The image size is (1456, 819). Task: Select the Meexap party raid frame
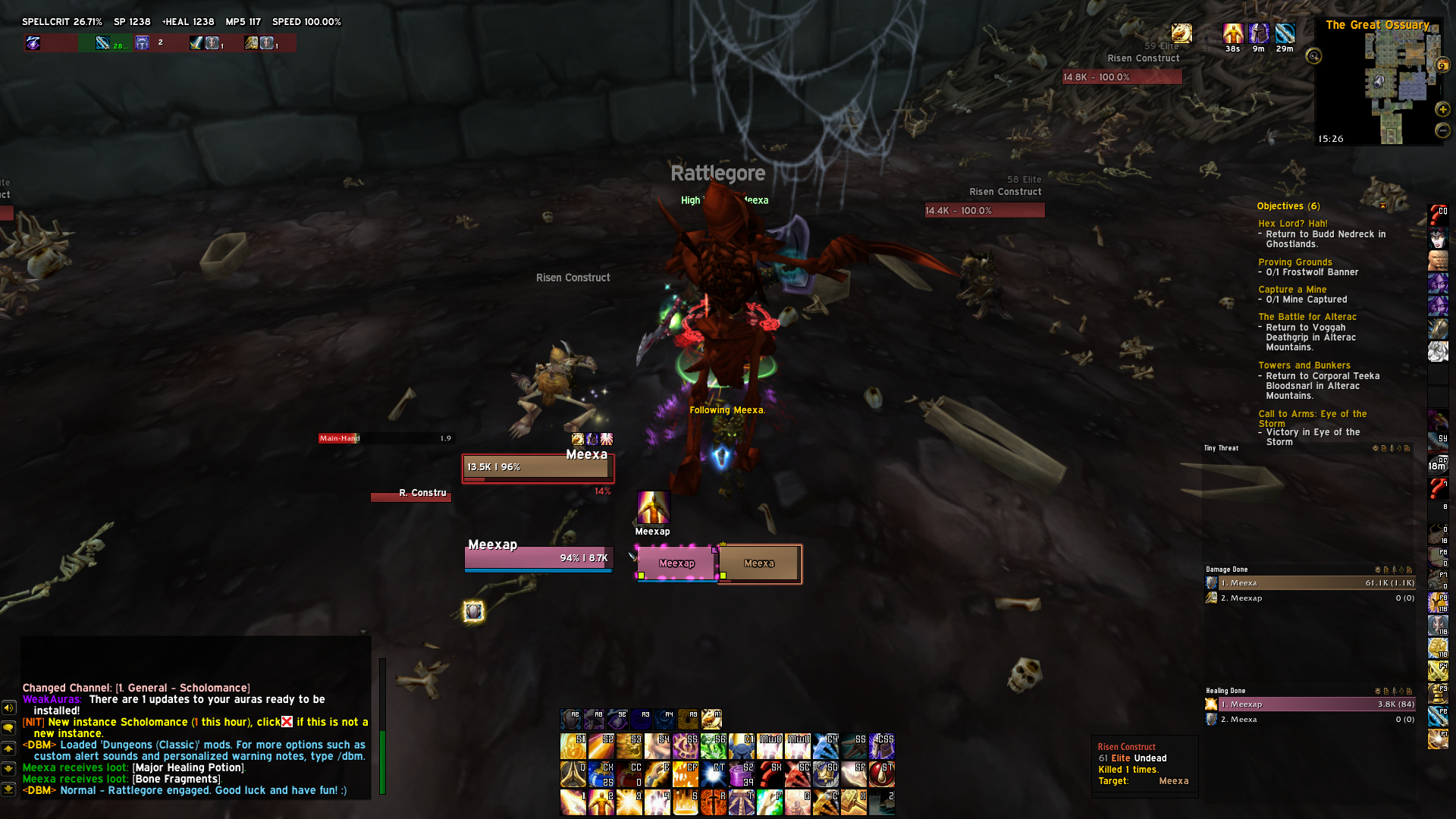[676, 563]
